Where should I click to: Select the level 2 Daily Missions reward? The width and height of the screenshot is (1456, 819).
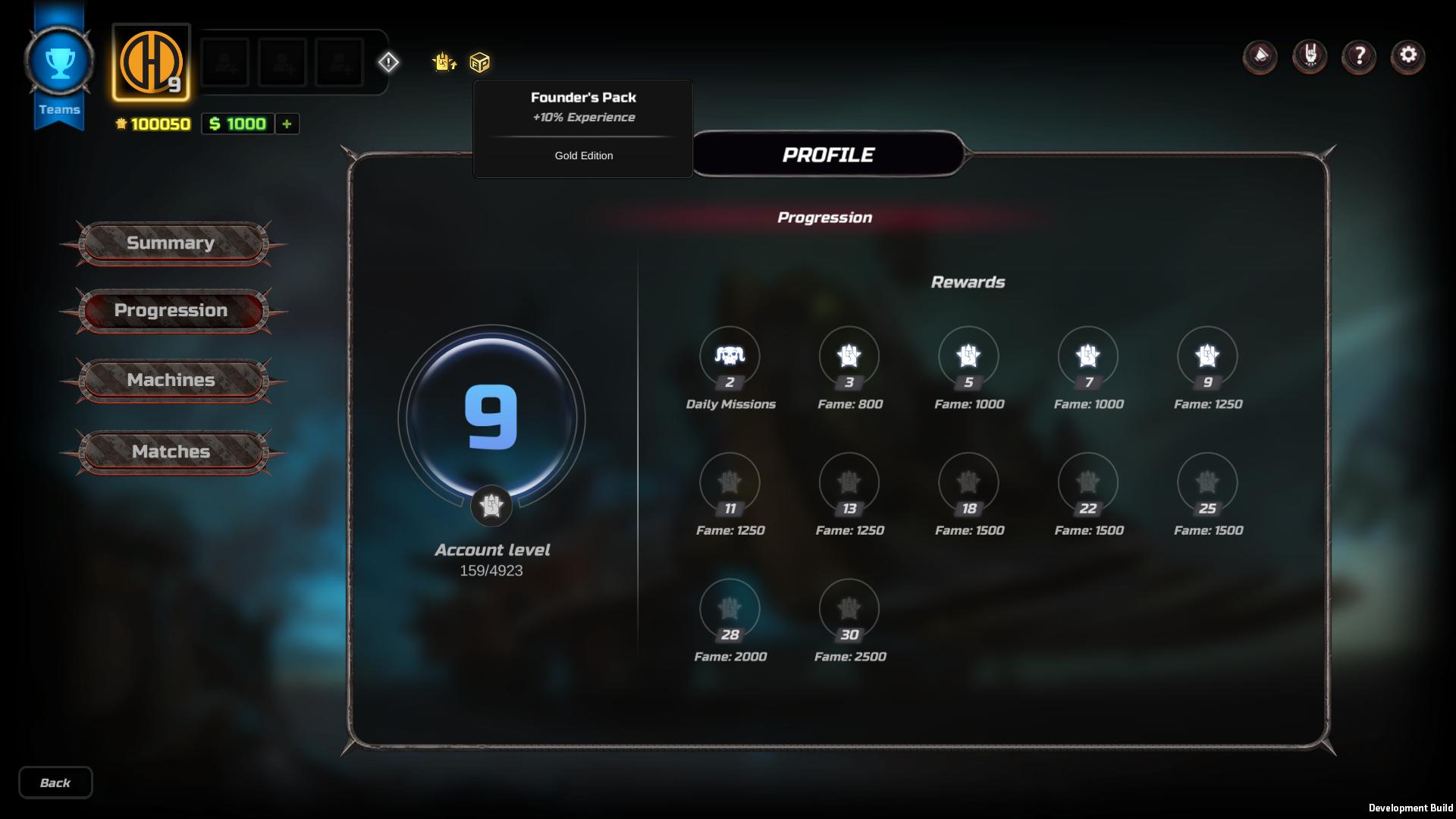point(730,356)
